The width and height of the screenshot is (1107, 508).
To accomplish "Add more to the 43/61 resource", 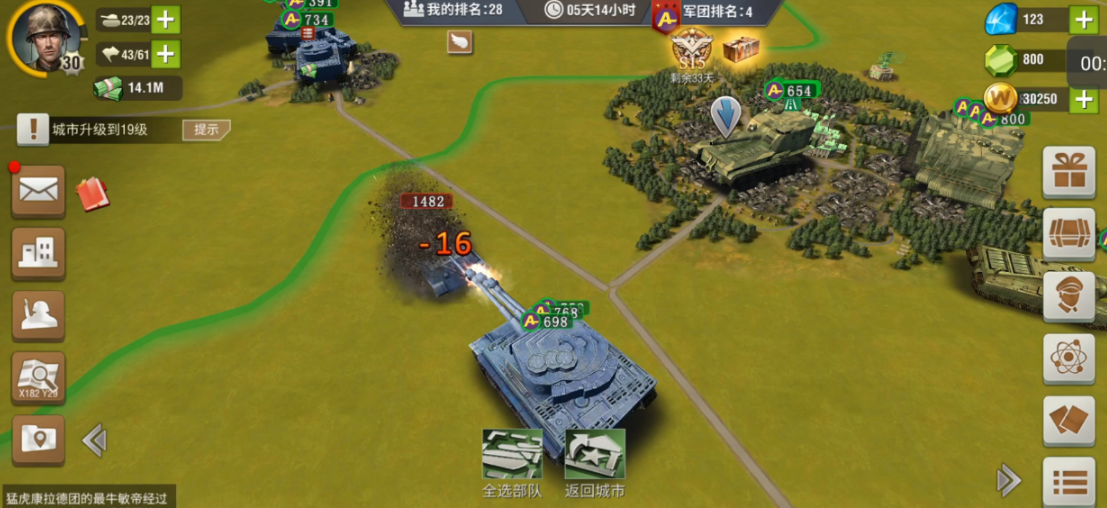I will 166,54.
